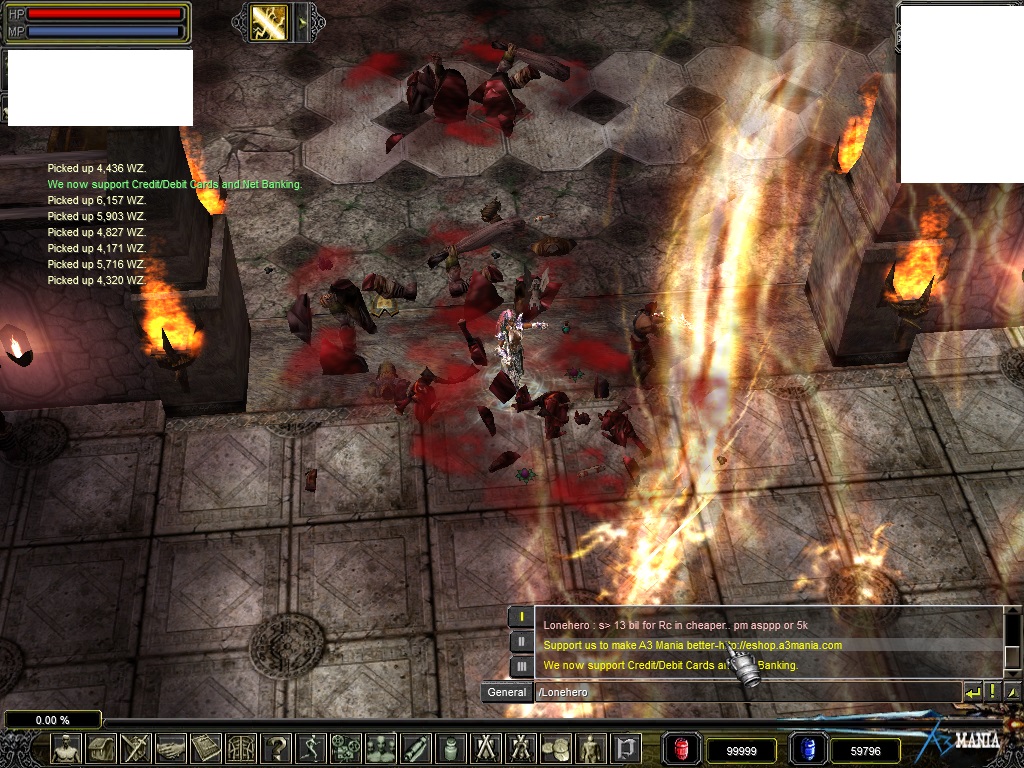Focus the chat input field
The height and width of the screenshot is (768, 1024).
click(745, 692)
